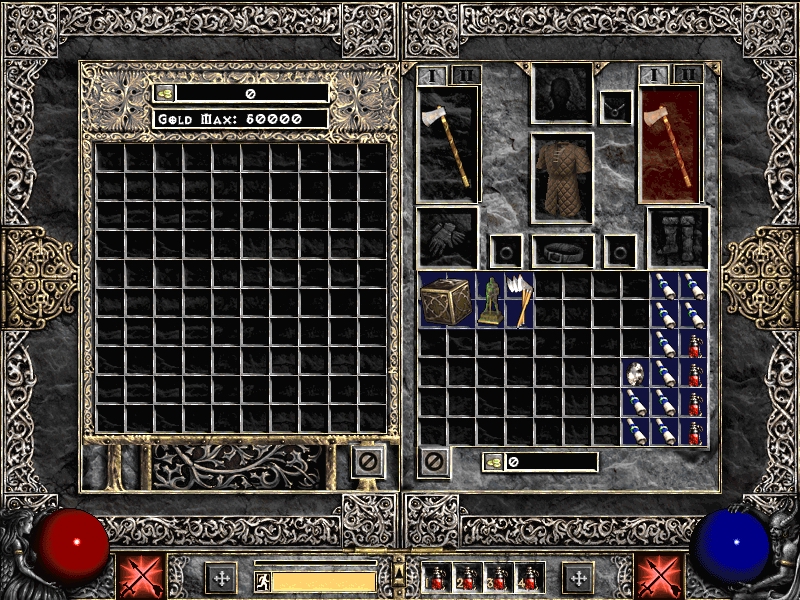The width and height of the screenshot is (800, 600).
Task: Open the right attack skill selector
Action: [659, 577]
